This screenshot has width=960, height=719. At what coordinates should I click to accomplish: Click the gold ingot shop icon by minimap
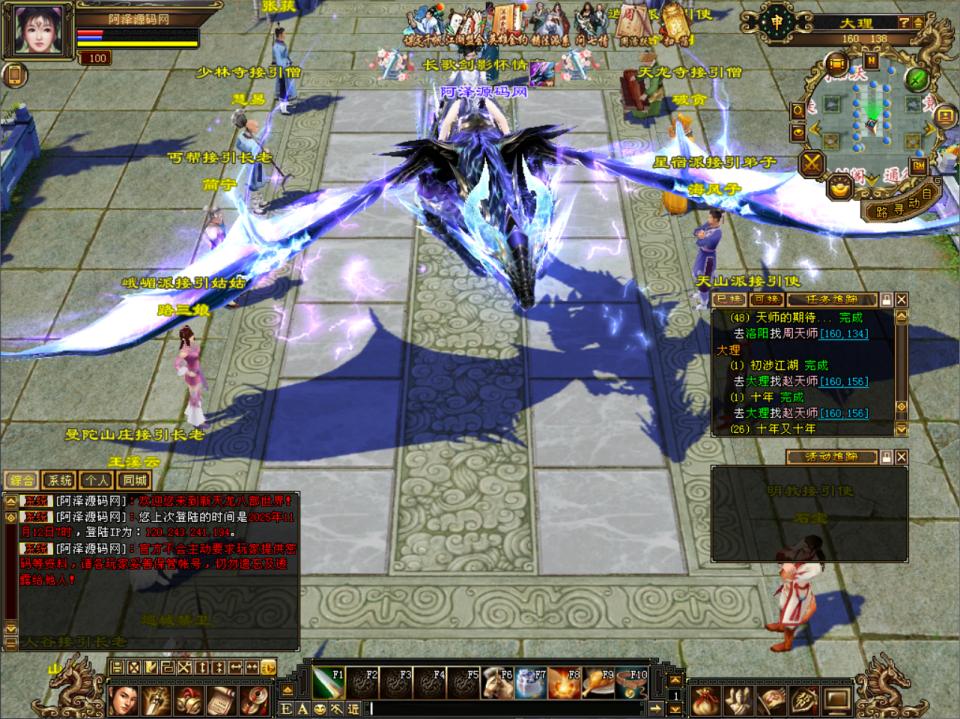tap(841, 186)
